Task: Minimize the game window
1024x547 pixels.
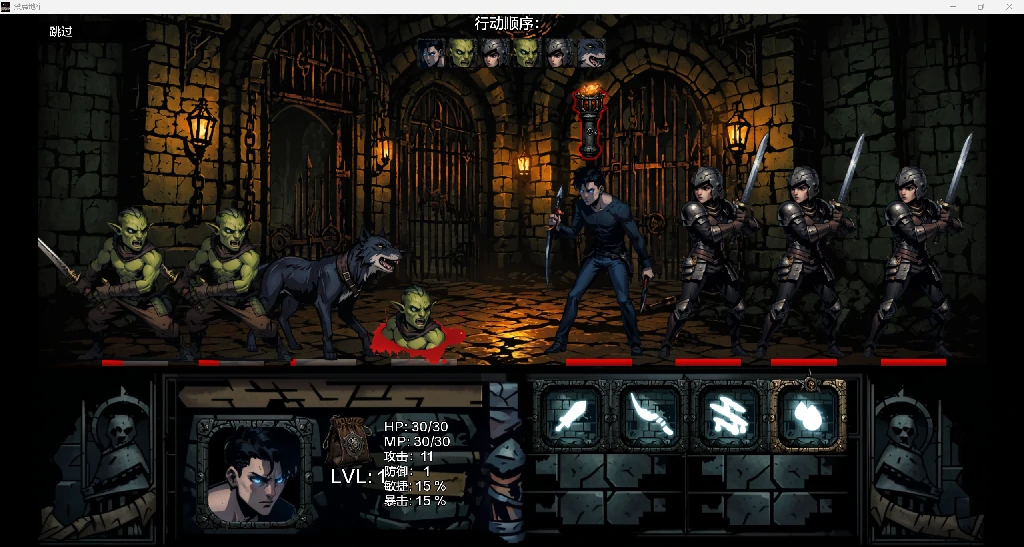Action: 952,6
